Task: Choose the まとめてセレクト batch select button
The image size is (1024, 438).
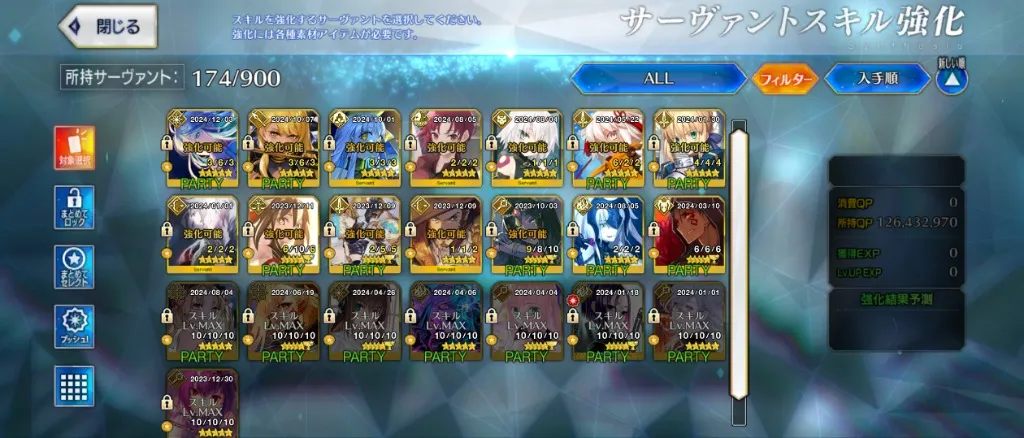Action: [74, 268]
